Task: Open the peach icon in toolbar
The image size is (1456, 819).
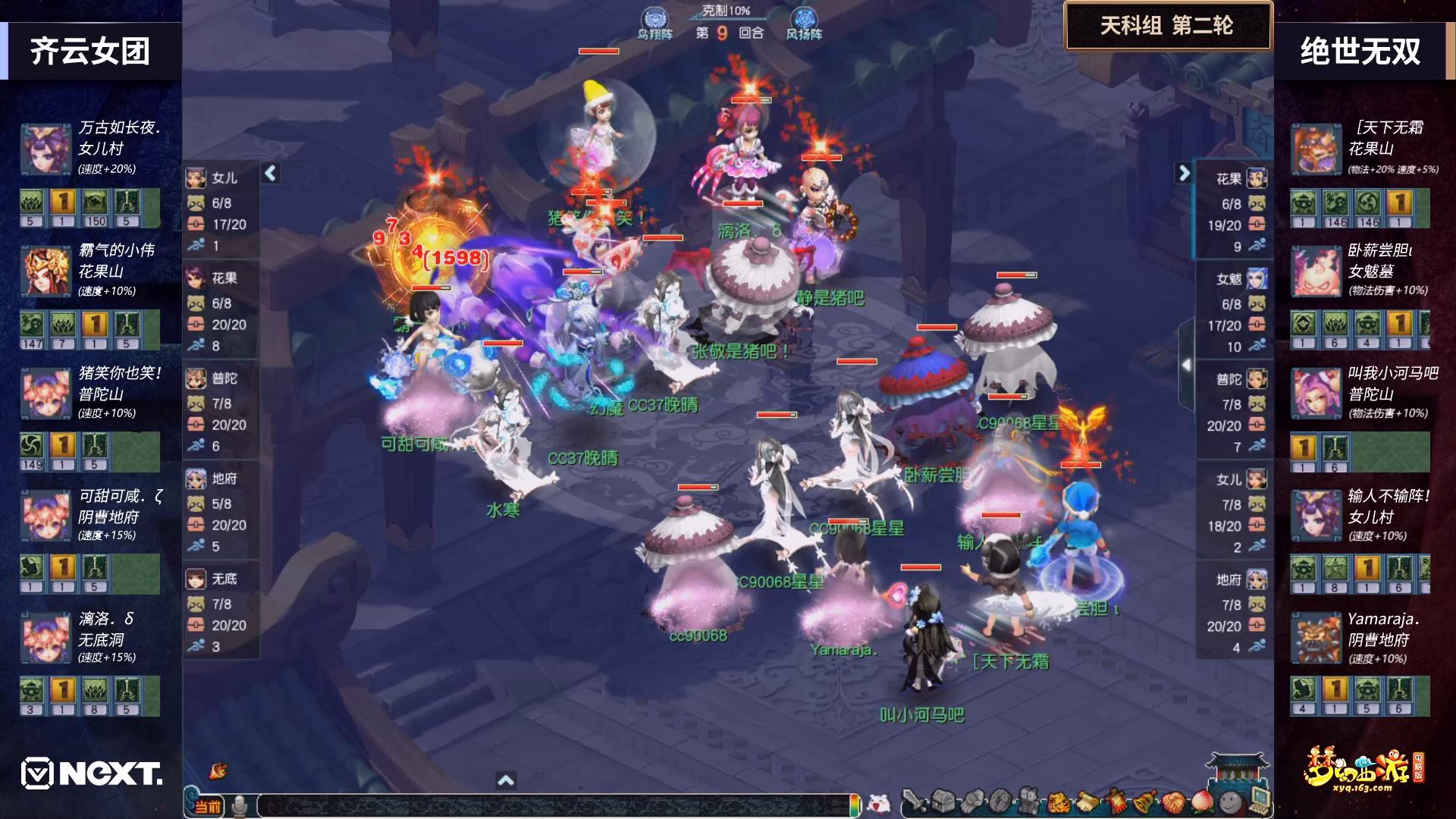Action: click(1202, 802)
